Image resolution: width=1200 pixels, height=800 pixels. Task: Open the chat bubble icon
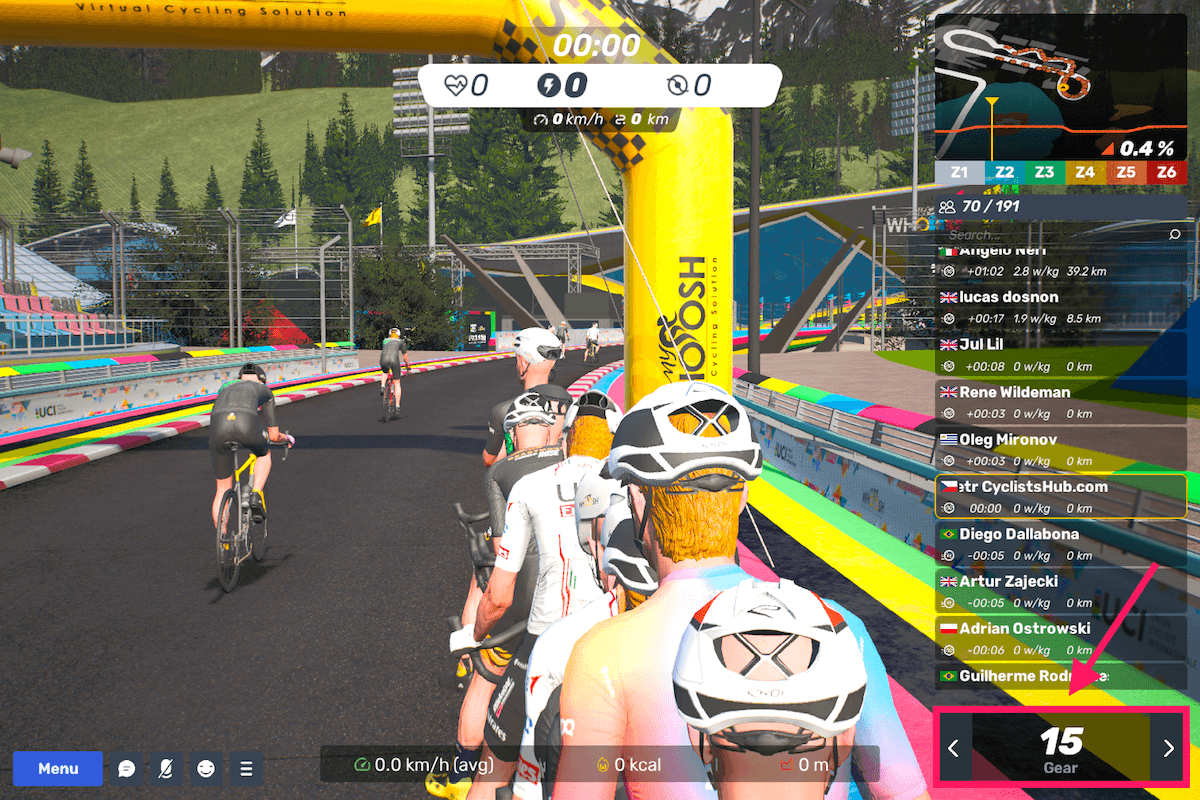click(x=127, y=768)
